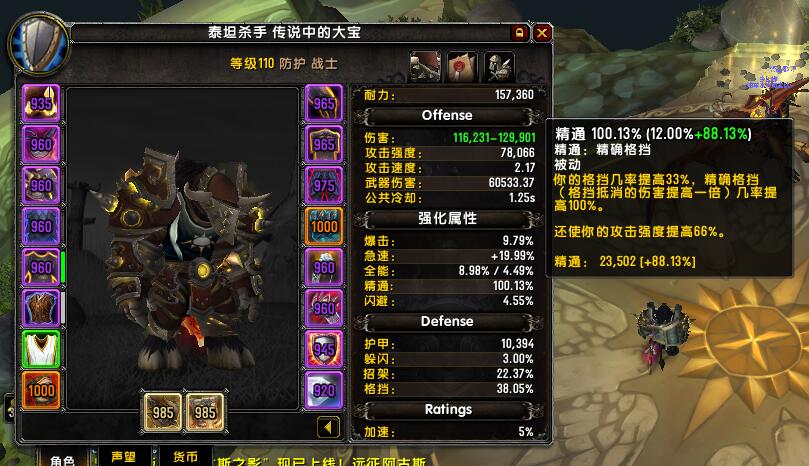Screen dimensions: 809x466
Task: Close the character panel with the X
Action: (x=542, y=33)
